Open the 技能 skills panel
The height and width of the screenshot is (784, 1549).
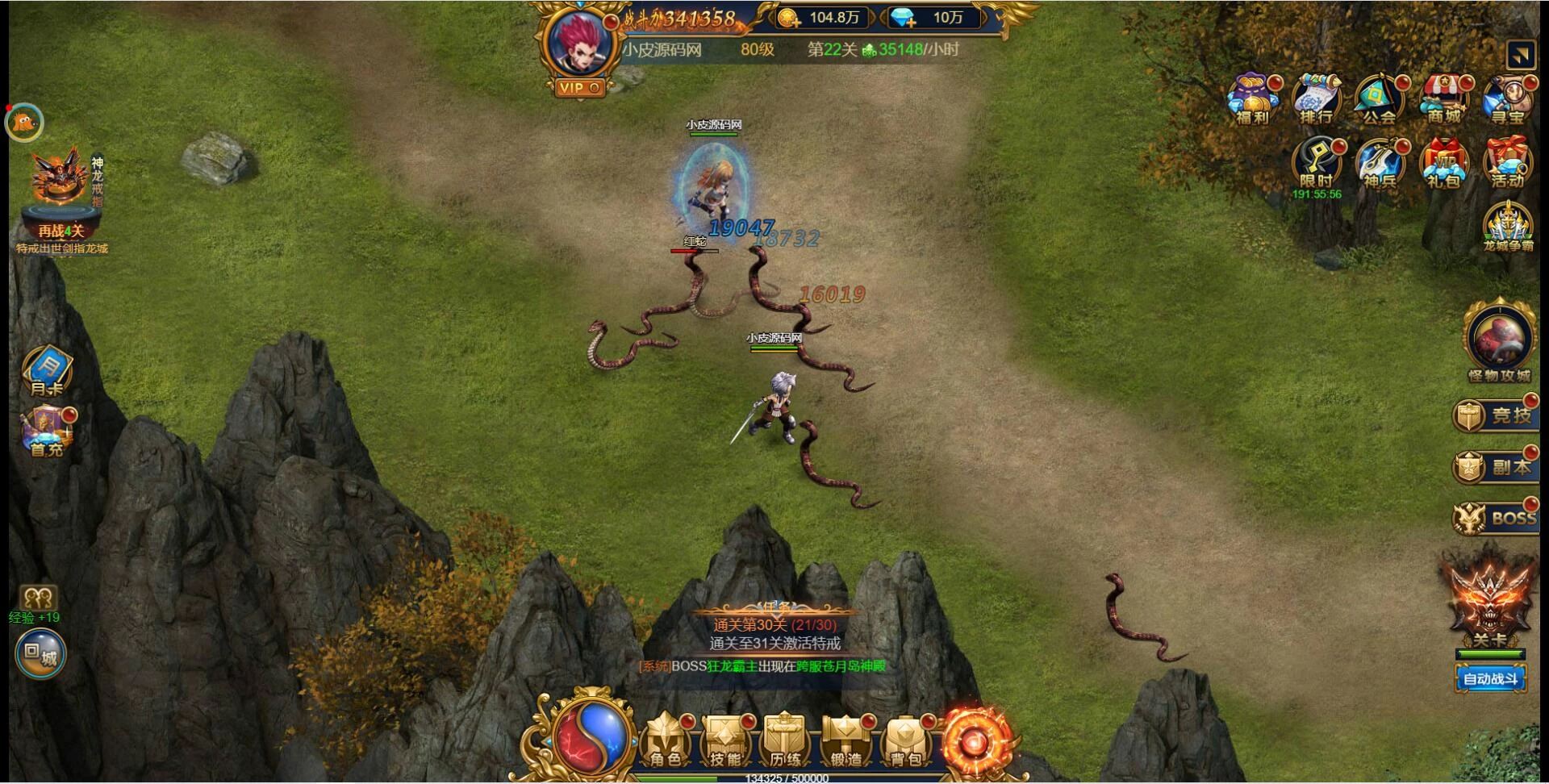[x=725, y=741]
